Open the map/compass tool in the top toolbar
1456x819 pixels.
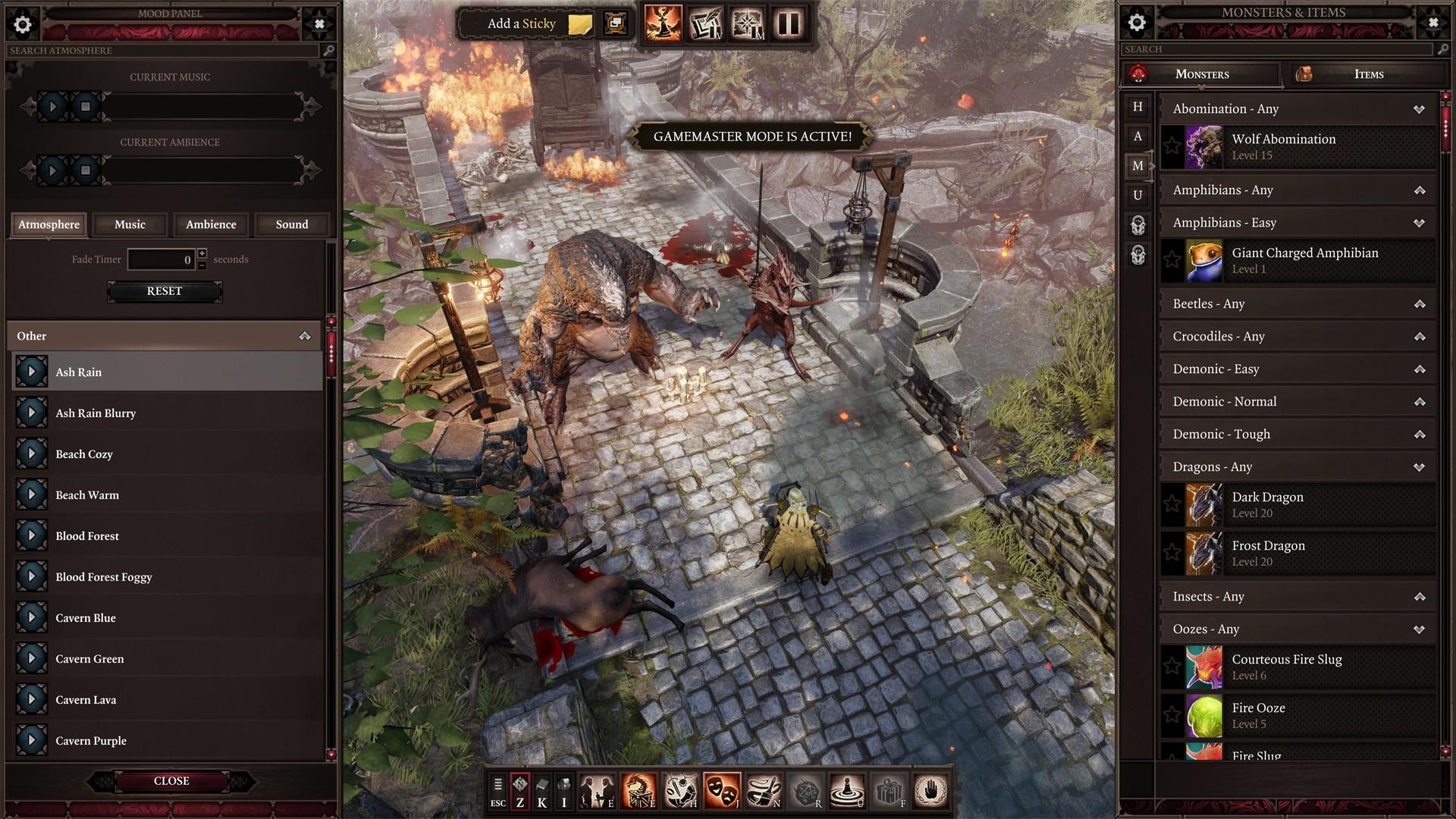747,23
